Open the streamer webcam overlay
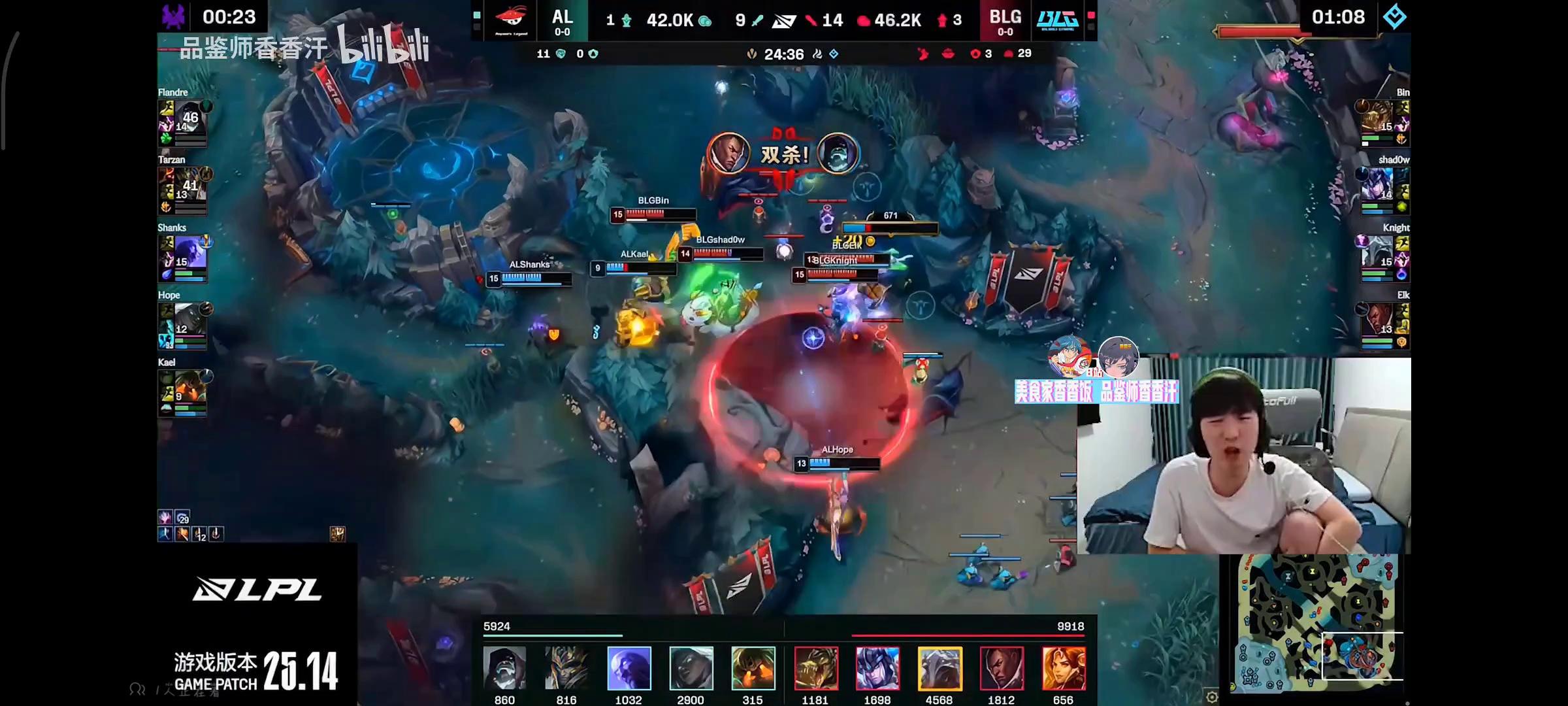Image resolution: width=1568 pixels, height=706 pixels. pos(1243,456)
